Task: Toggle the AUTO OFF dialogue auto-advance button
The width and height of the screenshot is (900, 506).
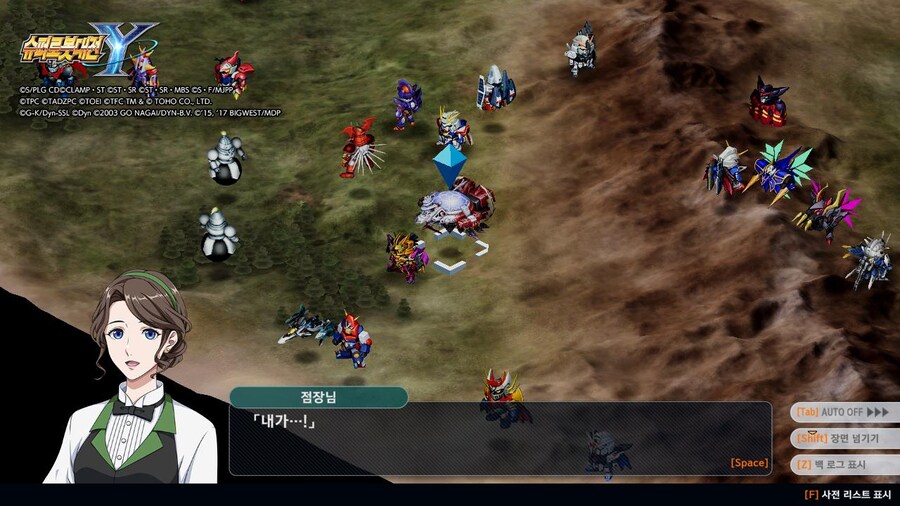Action: [x=842, y=412]
